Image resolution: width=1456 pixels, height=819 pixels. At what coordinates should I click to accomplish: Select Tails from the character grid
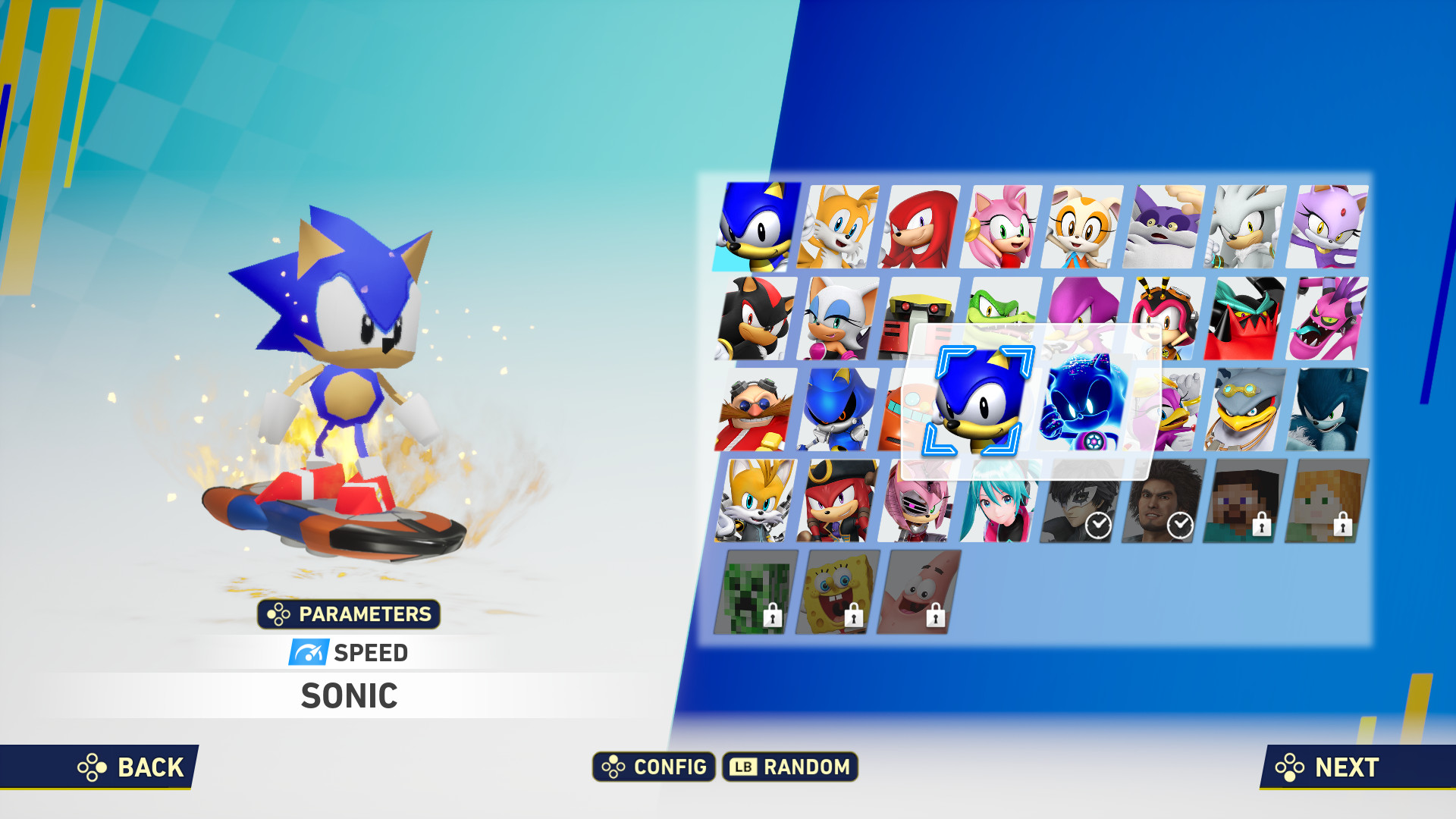pyautogui.click(x=839, y=227)
